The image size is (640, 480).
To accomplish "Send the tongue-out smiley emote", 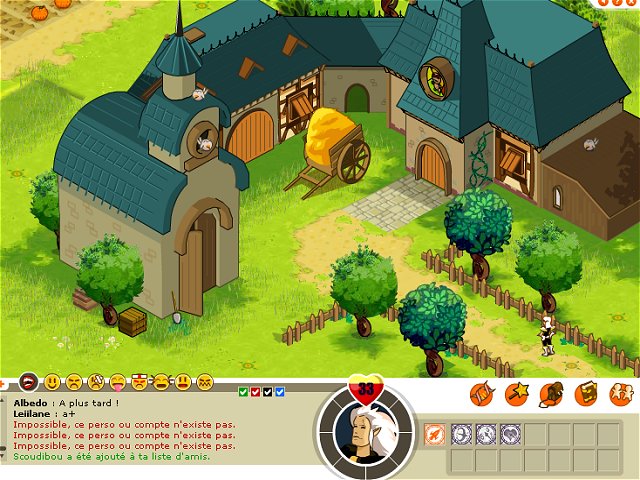I will [x=117, y=381].
